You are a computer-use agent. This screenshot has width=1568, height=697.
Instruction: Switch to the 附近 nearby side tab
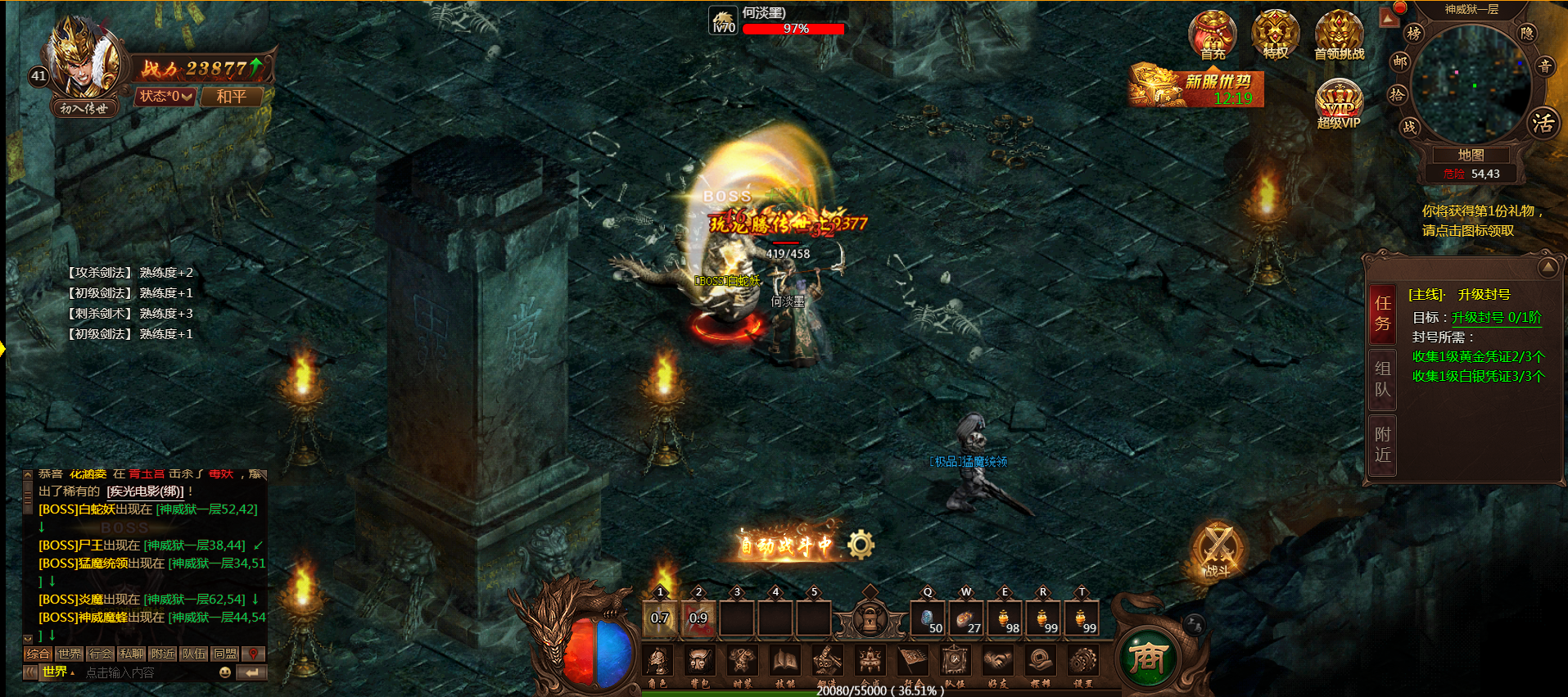pyautogui.click(x=1382, y=445)
